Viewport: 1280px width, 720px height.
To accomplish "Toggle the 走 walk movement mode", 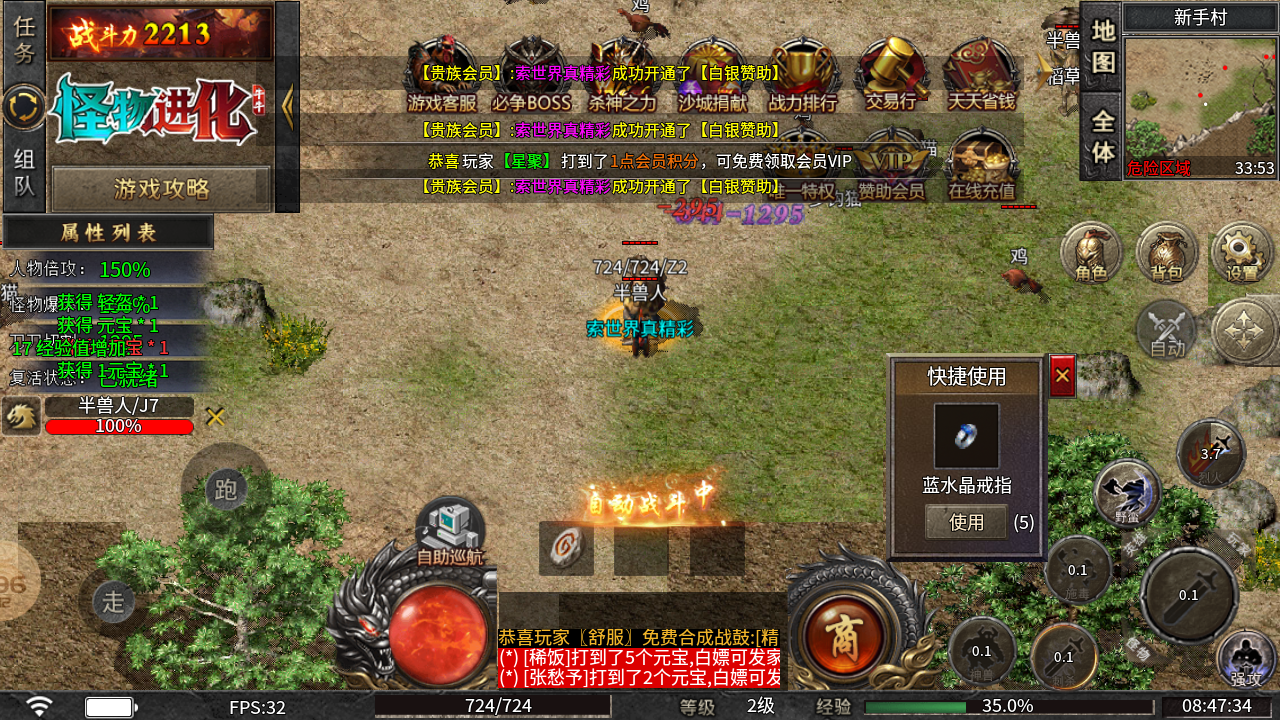I will point(113,602).
